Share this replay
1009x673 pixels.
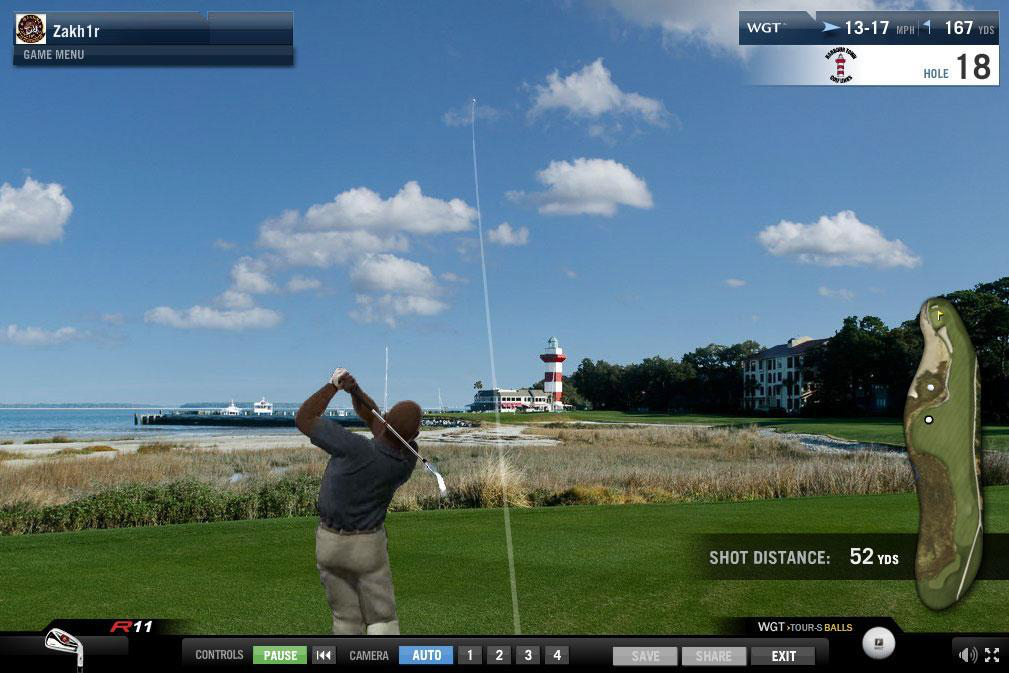point(714,656)
